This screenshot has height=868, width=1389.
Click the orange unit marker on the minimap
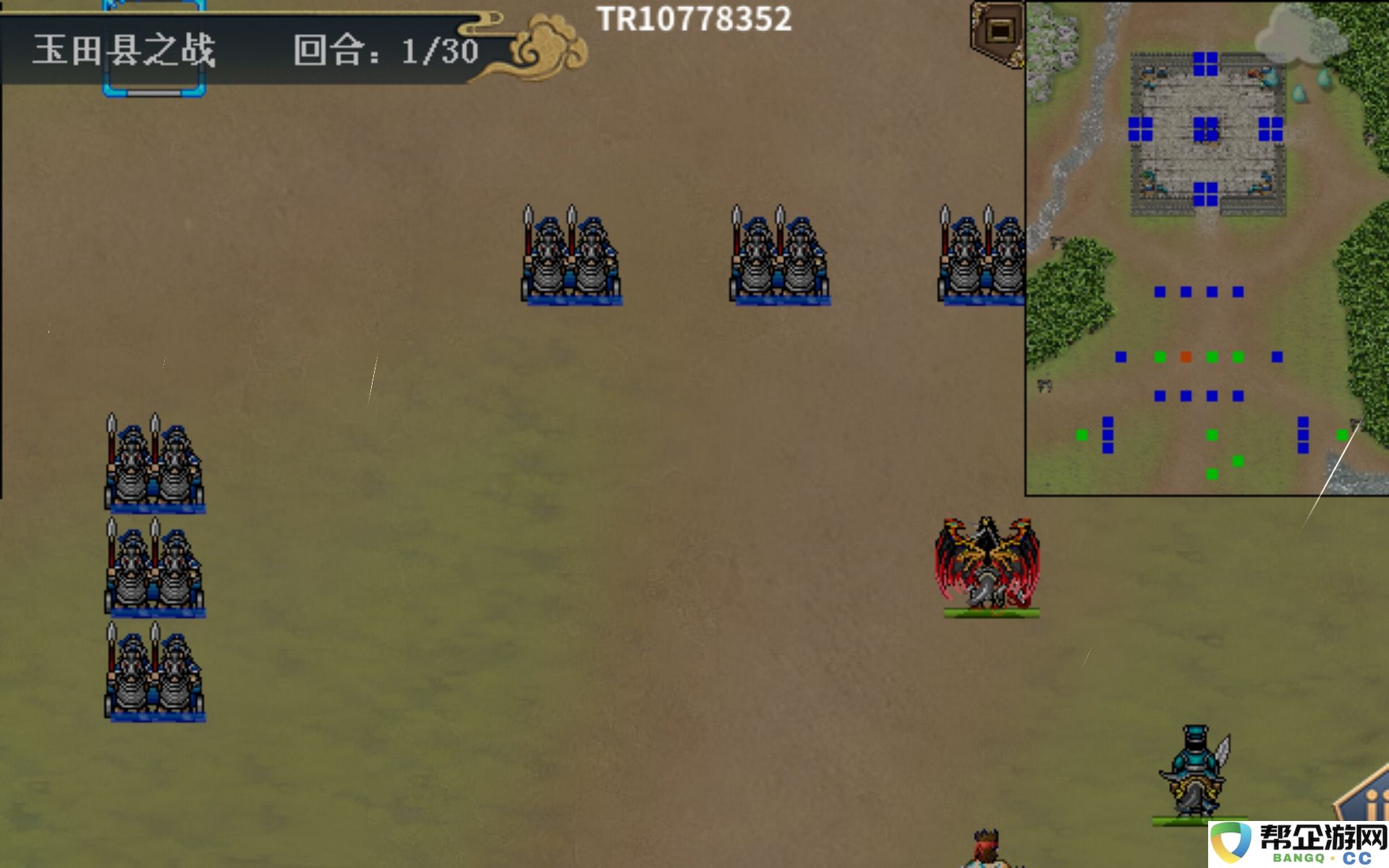coord(1186,357)
